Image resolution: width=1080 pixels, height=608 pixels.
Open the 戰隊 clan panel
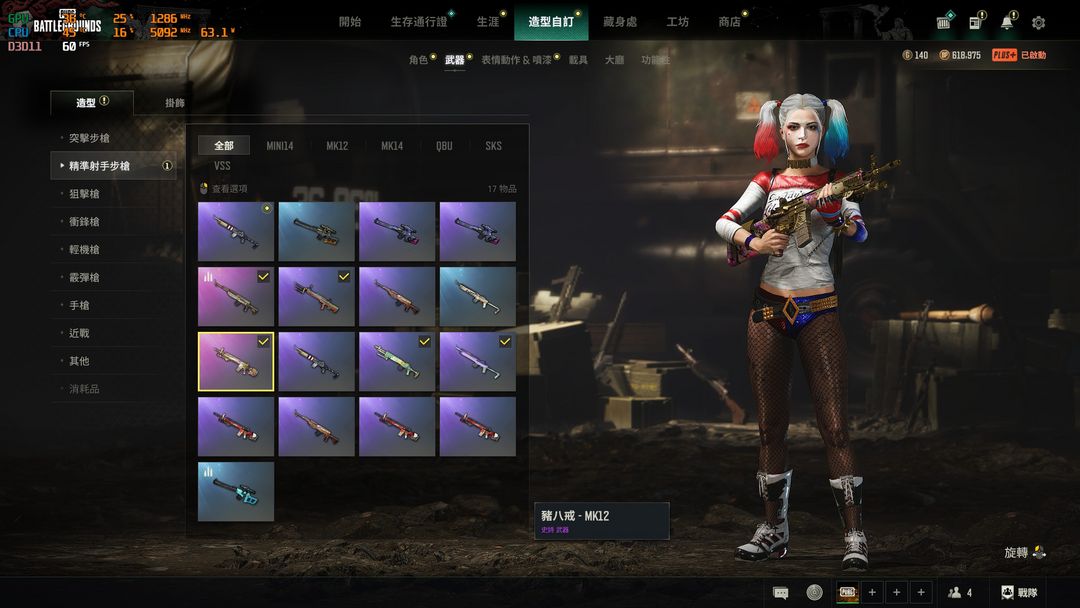(1019, 592)
